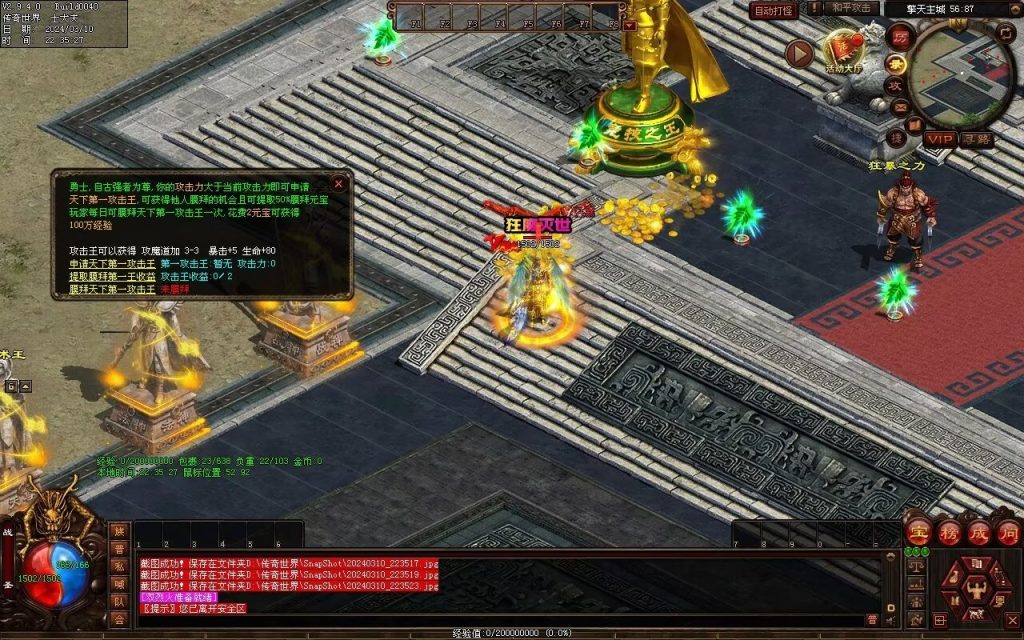Open the 活动大厅 event hall
The height and width of the screenshot is (640, 1024).
(x=845, y=51)
